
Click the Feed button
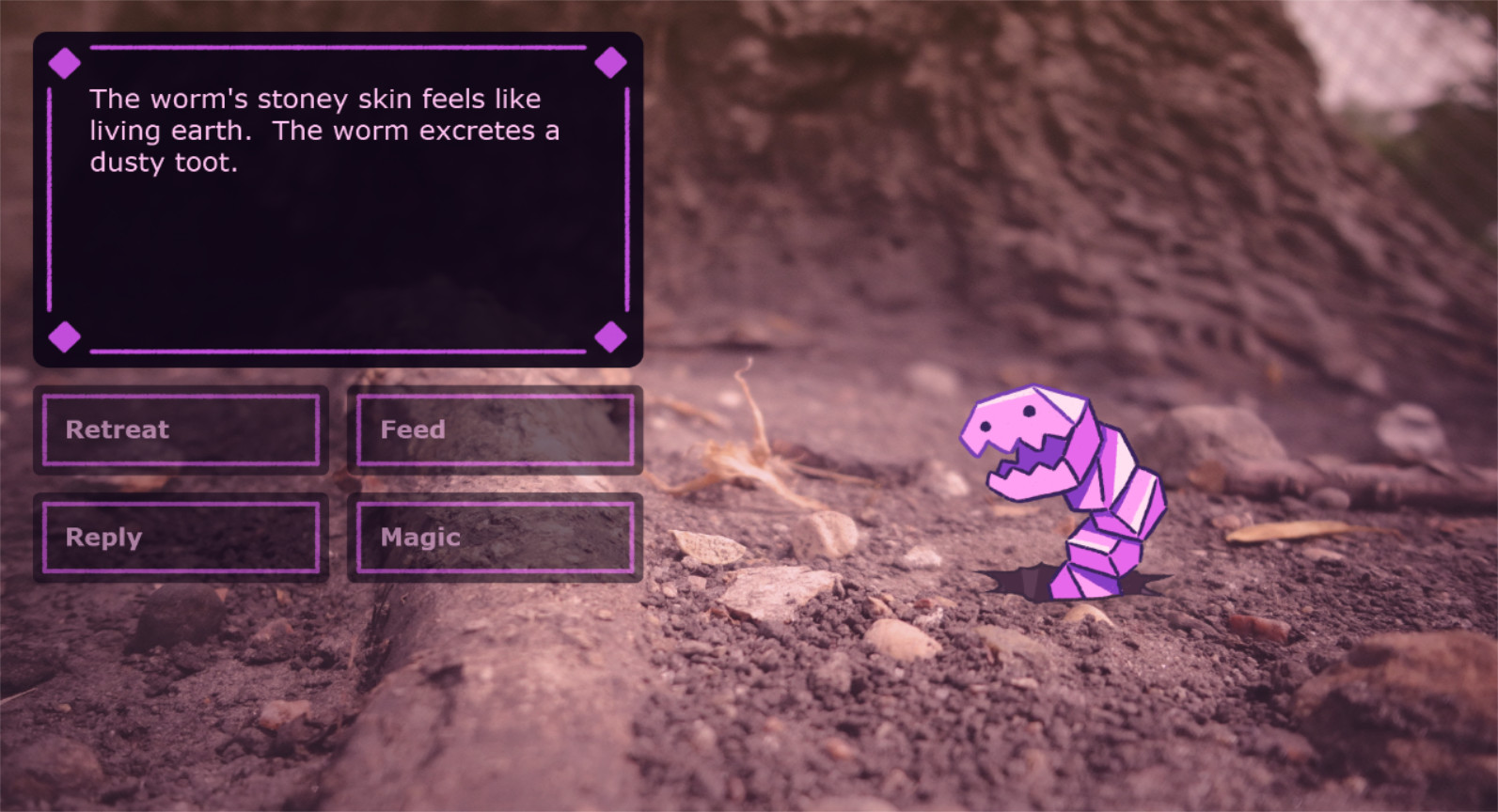pyautogui.click(x=495, y=429)
